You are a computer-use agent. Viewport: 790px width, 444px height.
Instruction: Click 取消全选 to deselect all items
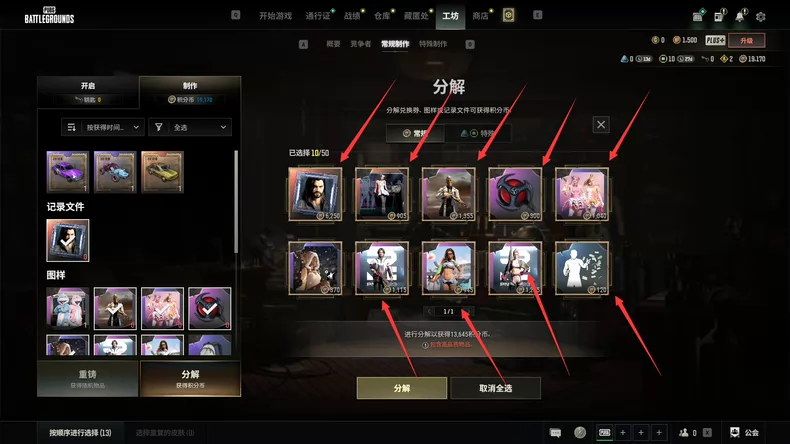(495, 388)
